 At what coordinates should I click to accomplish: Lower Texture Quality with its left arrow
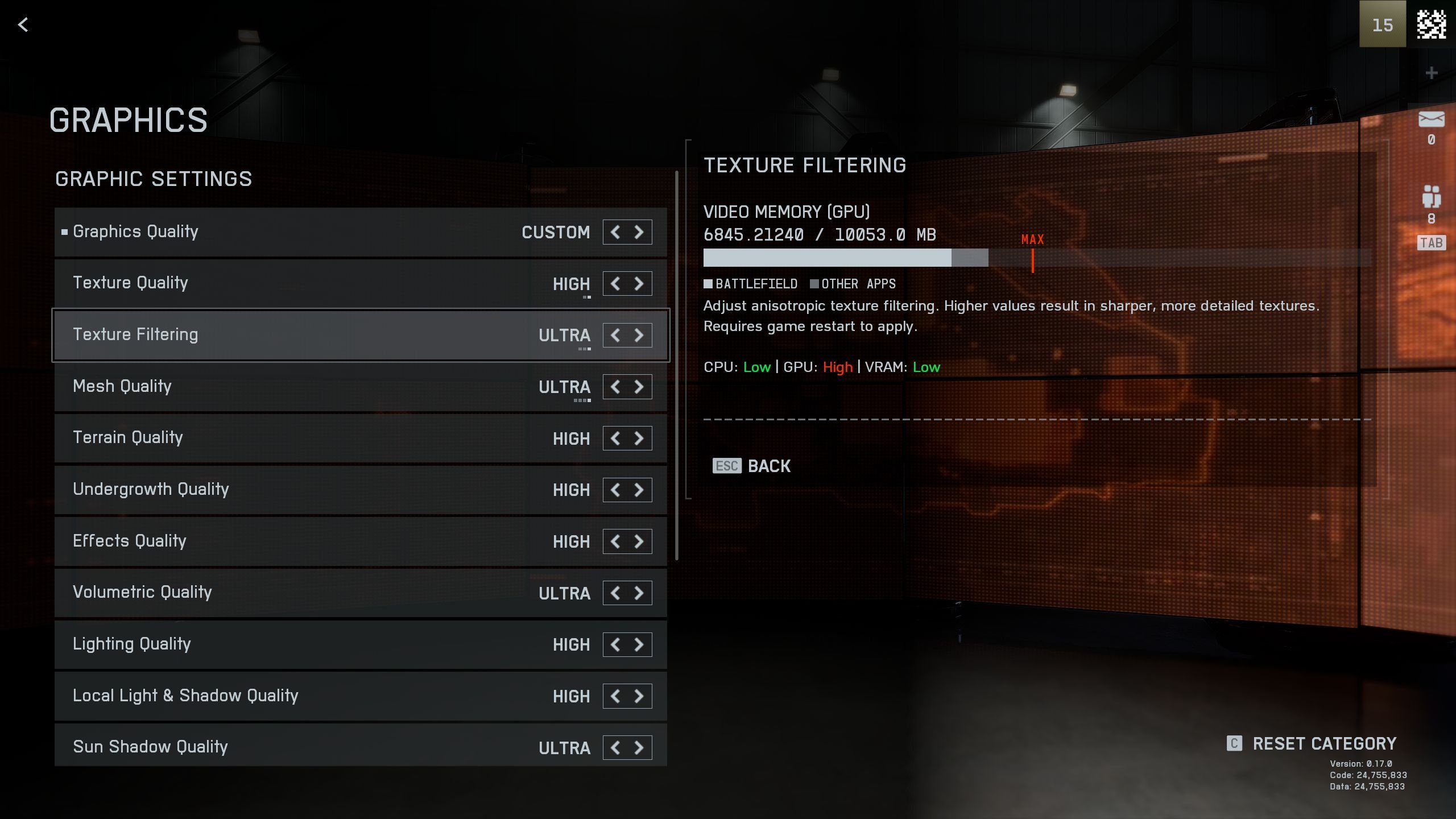pos(615,283)
